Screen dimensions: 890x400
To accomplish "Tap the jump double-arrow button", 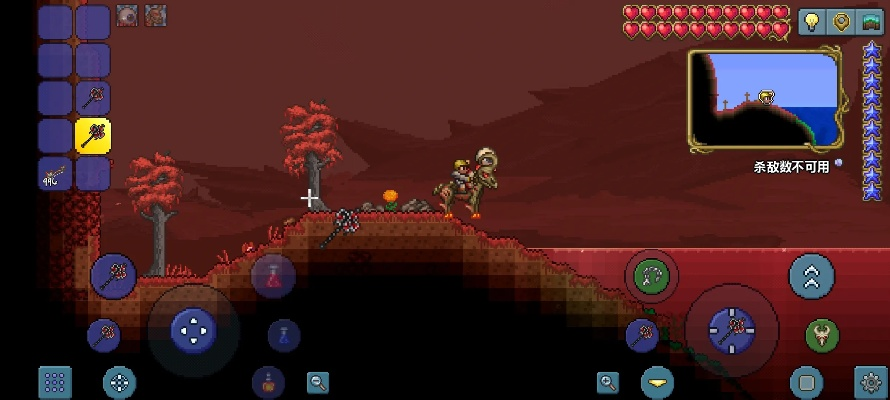I will pos(811,276).
